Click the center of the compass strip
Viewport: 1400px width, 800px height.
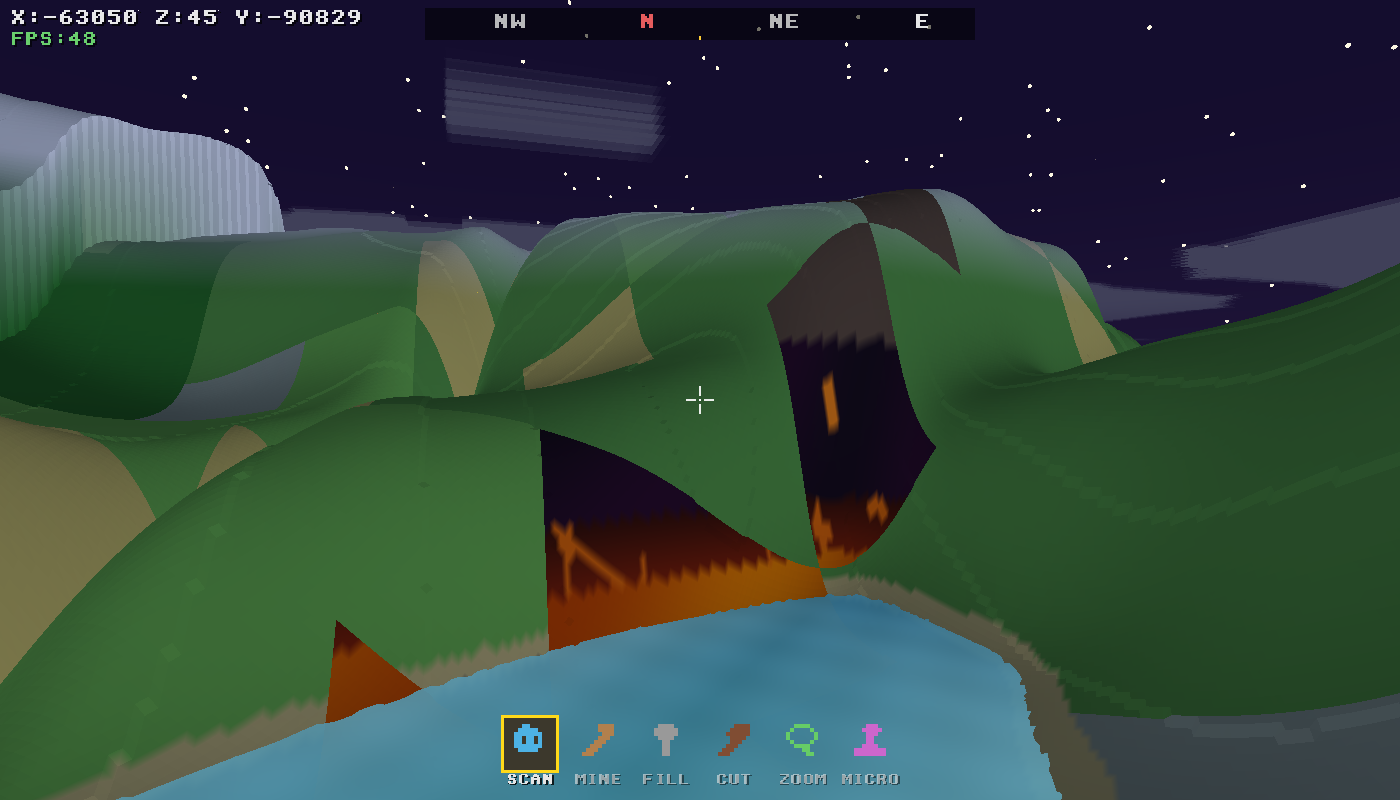tap(700, 23)
